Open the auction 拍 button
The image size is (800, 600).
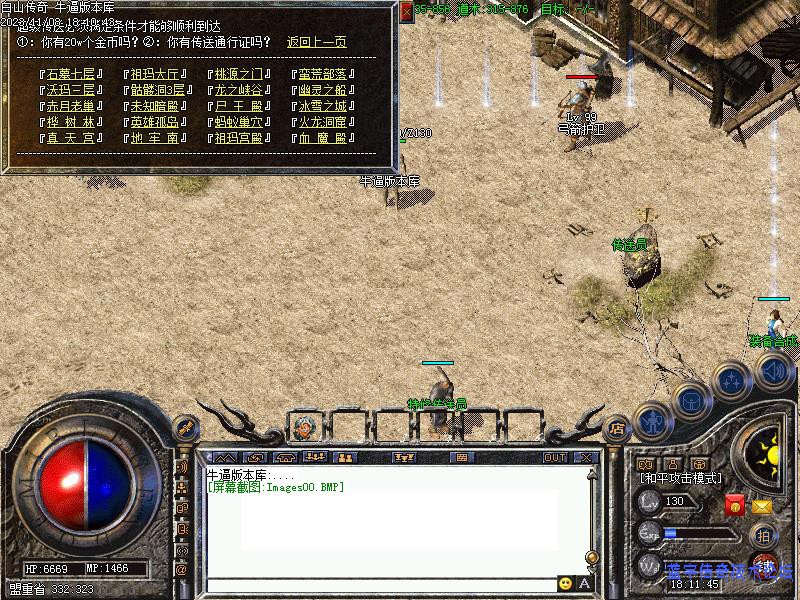tap(762, 535)
